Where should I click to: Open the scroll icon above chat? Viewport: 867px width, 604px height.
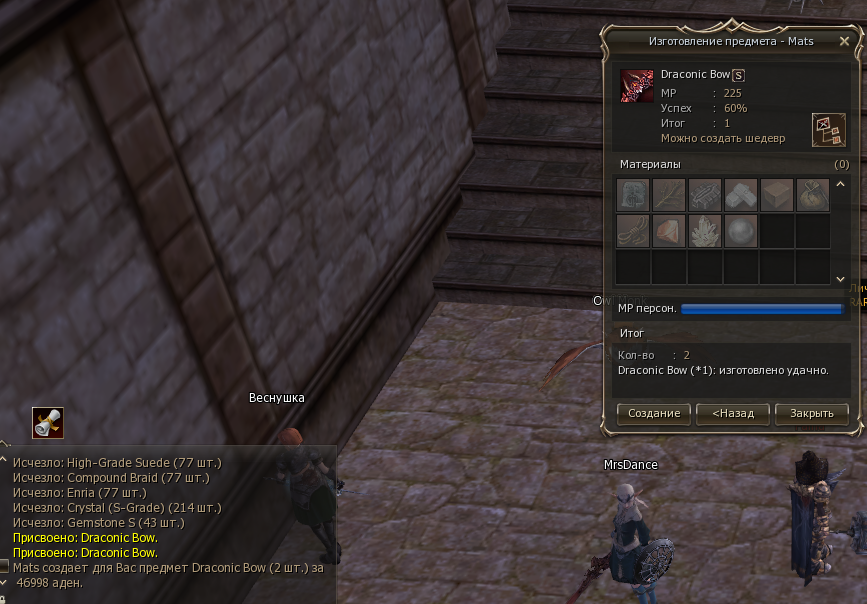(47, 423)
